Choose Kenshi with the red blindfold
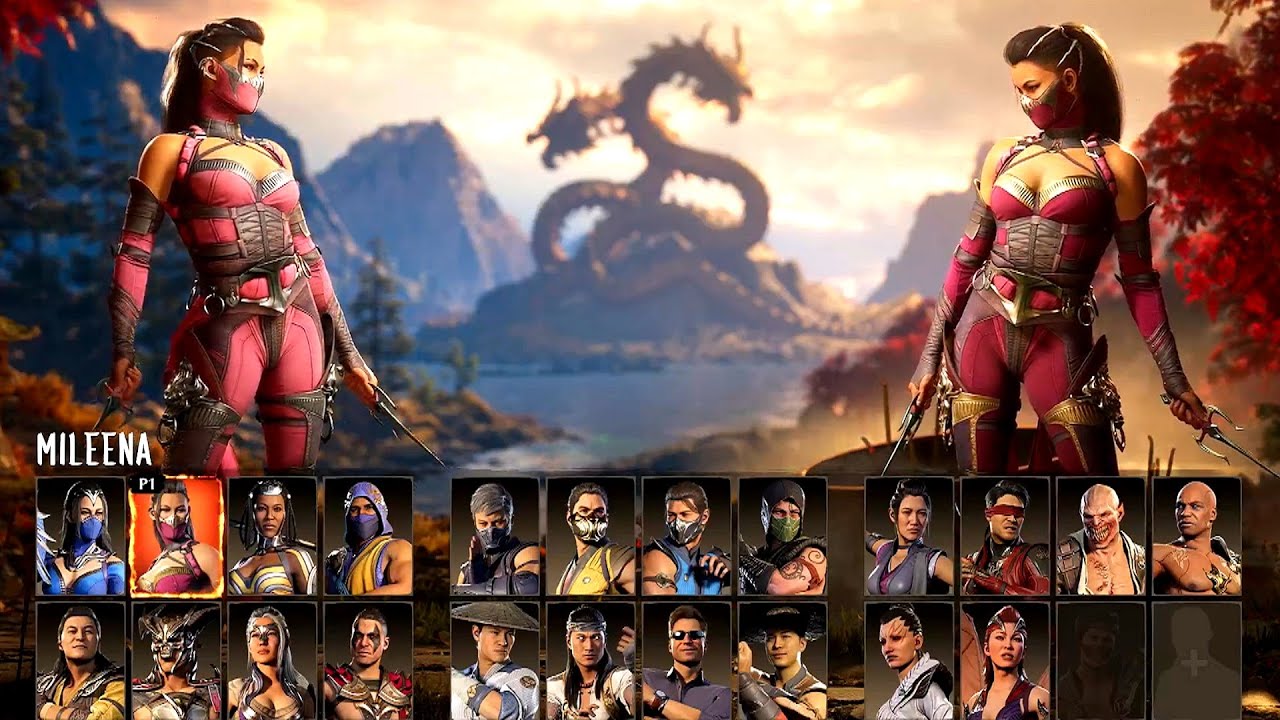The height and width of the screenshot is (720, 1280). click(1005, 537)
